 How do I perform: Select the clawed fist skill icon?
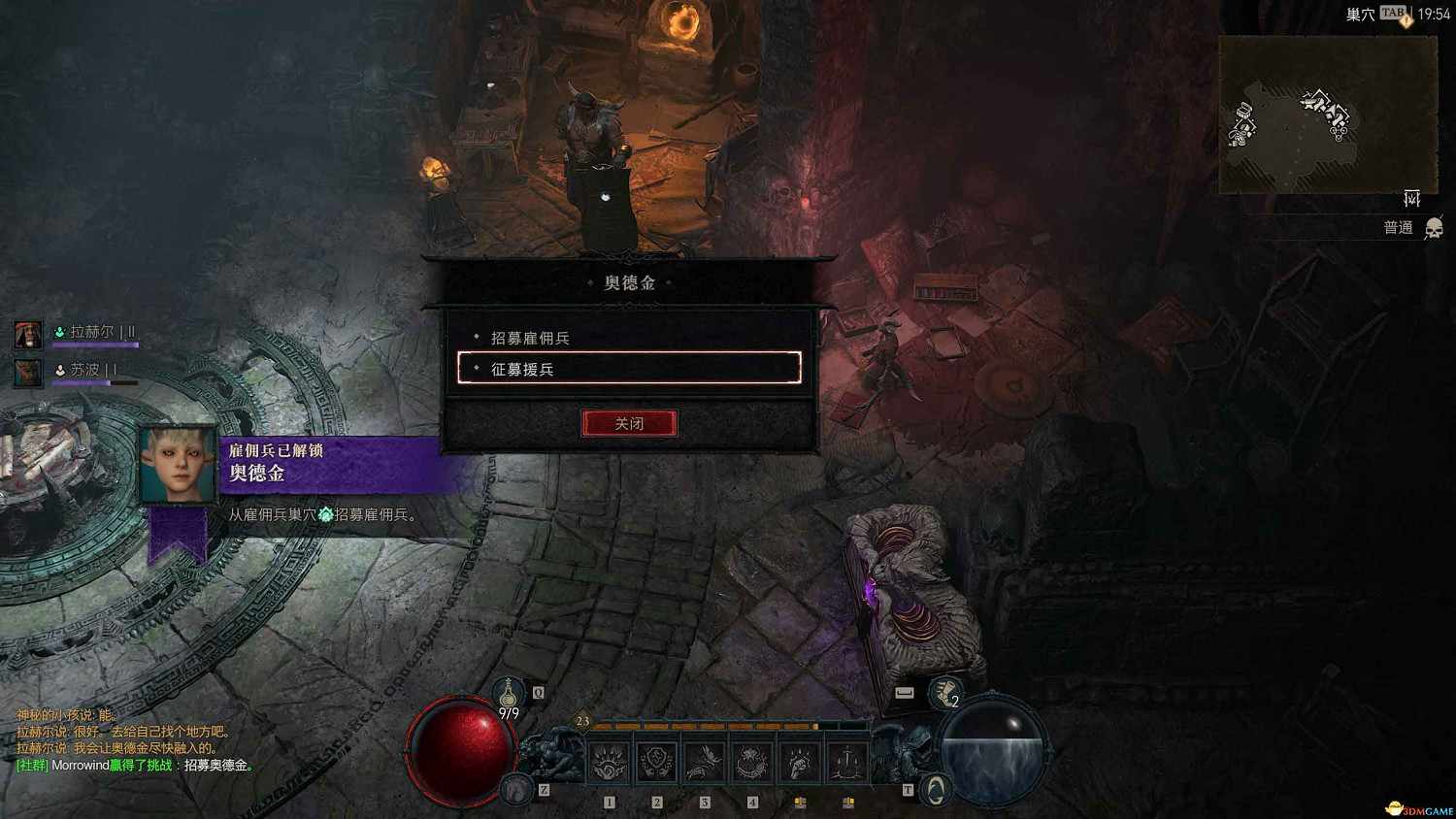[798, 762]
